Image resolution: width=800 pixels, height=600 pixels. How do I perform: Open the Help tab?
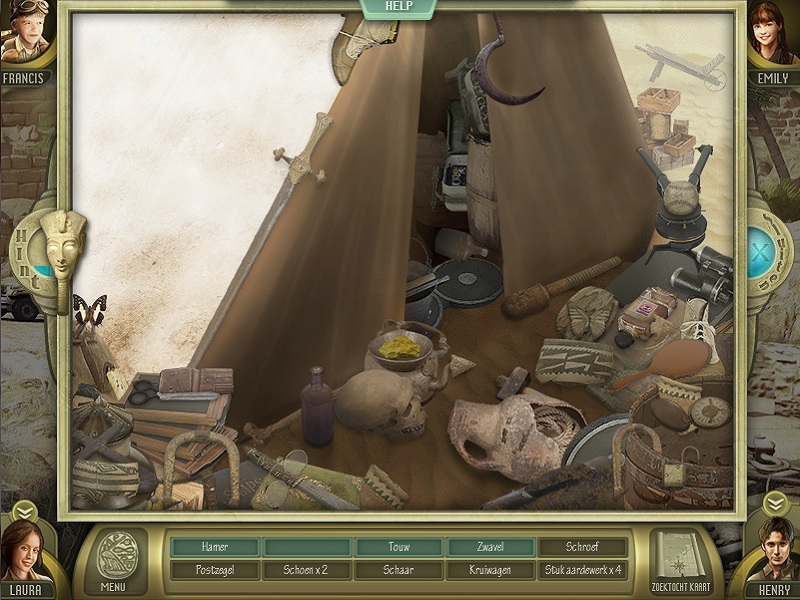click(399, 7)
